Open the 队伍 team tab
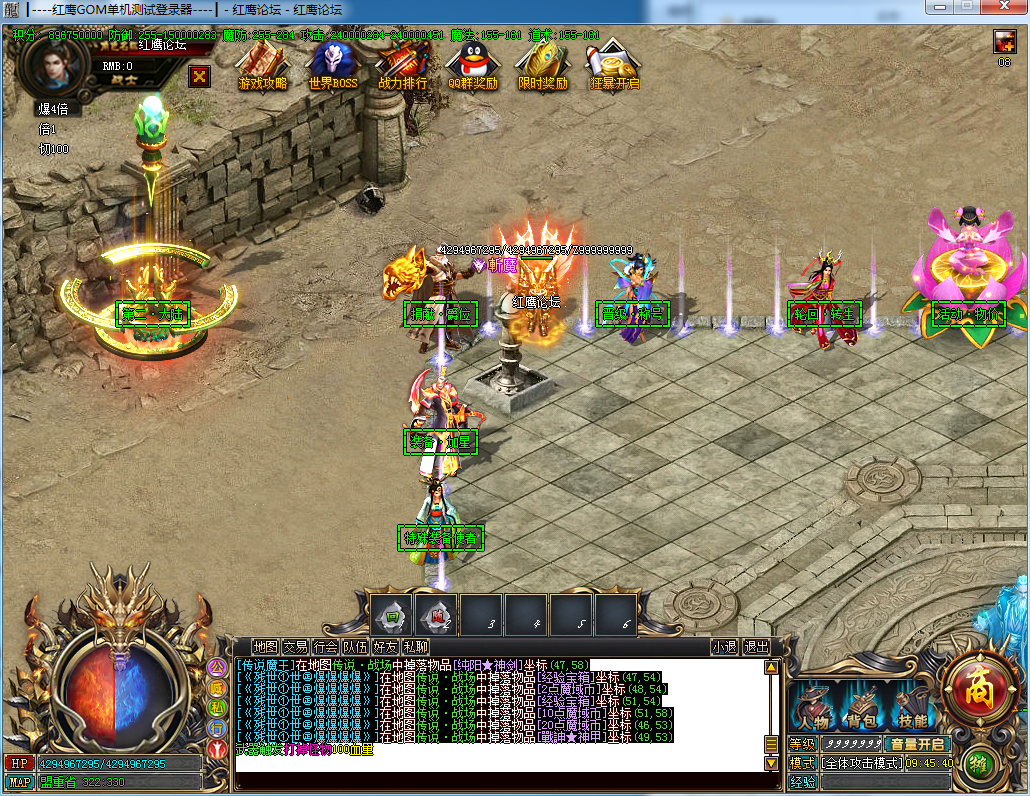Image resolution: width=1030 pixels, height=796 pixels. point(355,647)
